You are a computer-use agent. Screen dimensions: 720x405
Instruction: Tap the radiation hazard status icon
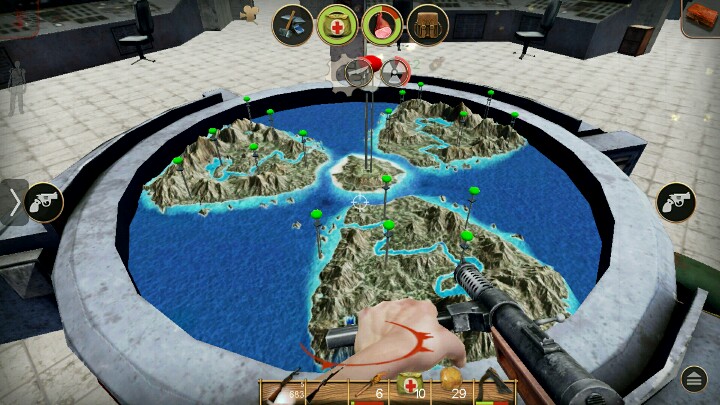(x=394, y=71)
